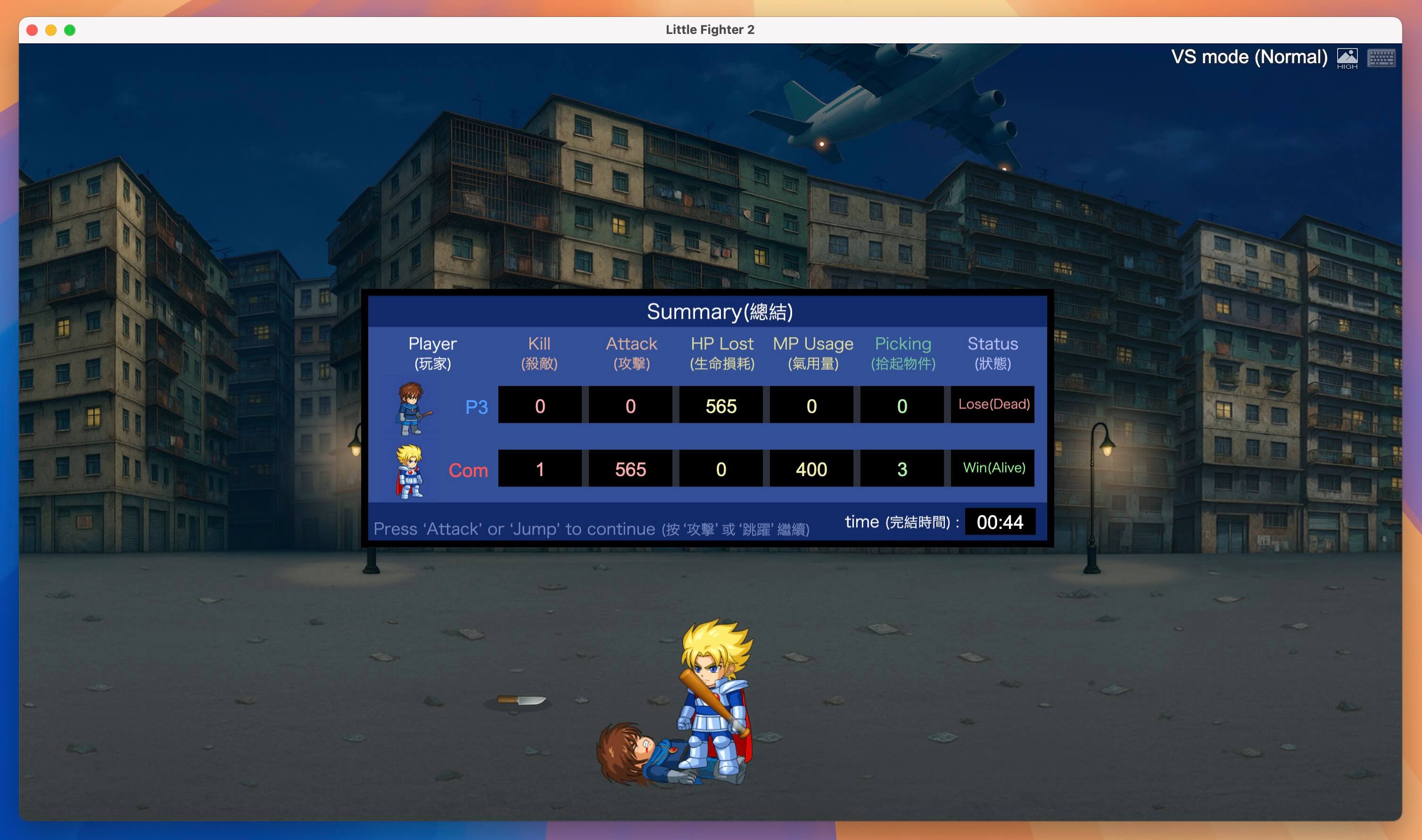Click Com player label in summary
This screenshot has height=840, width=1422.
[x=468, y=470]
